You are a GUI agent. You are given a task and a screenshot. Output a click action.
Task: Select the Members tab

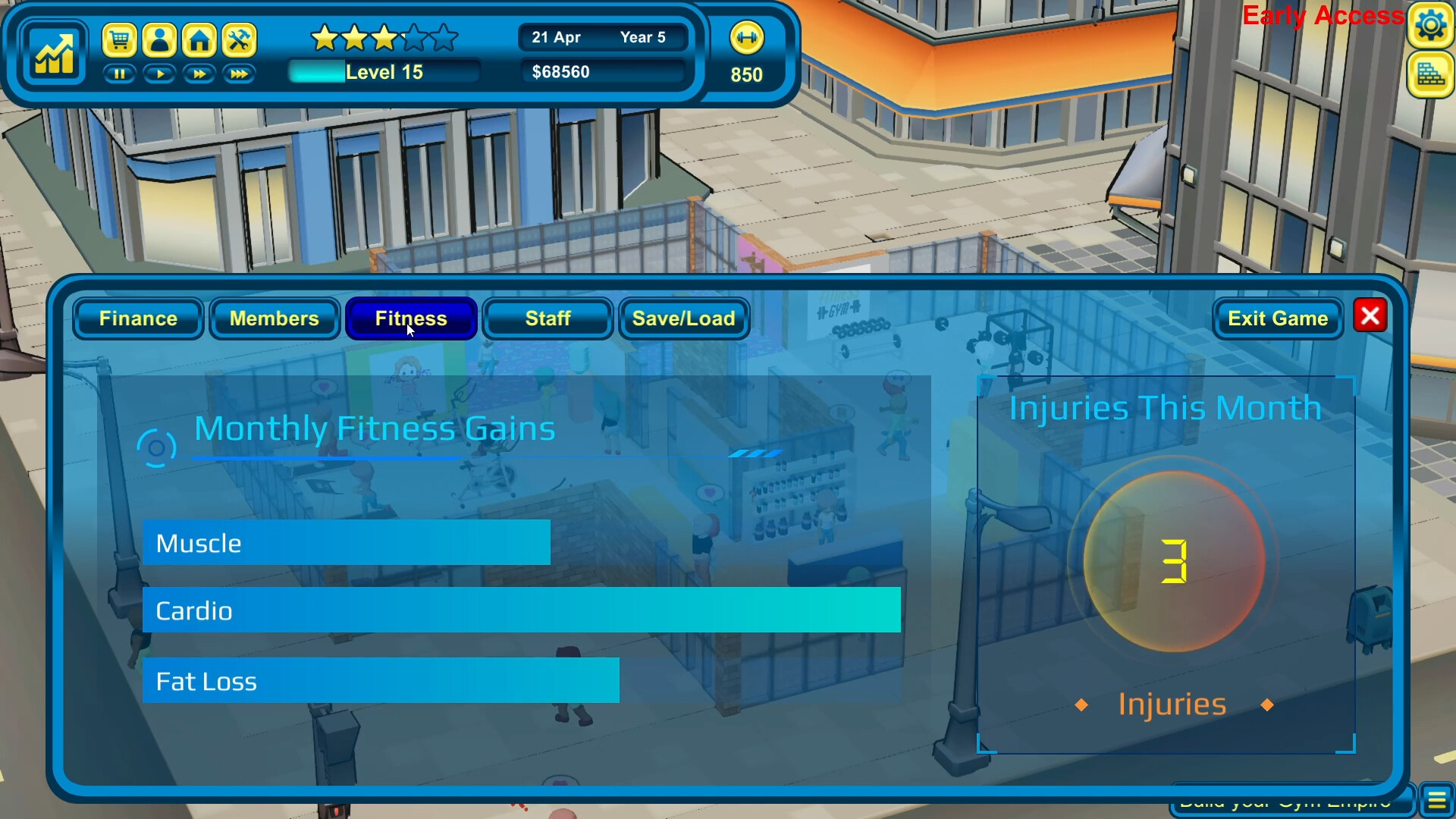pos(275,318)
